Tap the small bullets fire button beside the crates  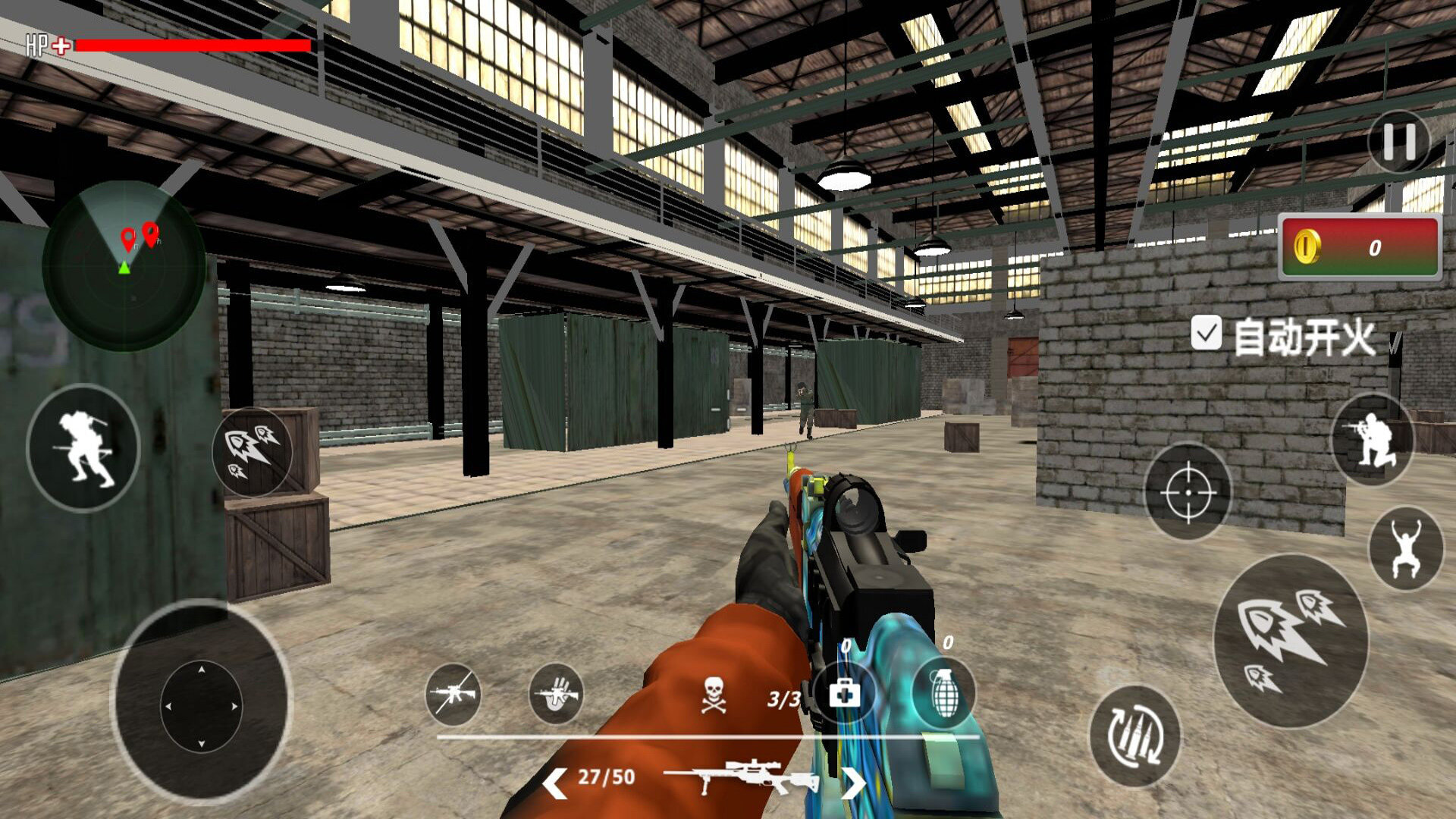coord(253,451)
